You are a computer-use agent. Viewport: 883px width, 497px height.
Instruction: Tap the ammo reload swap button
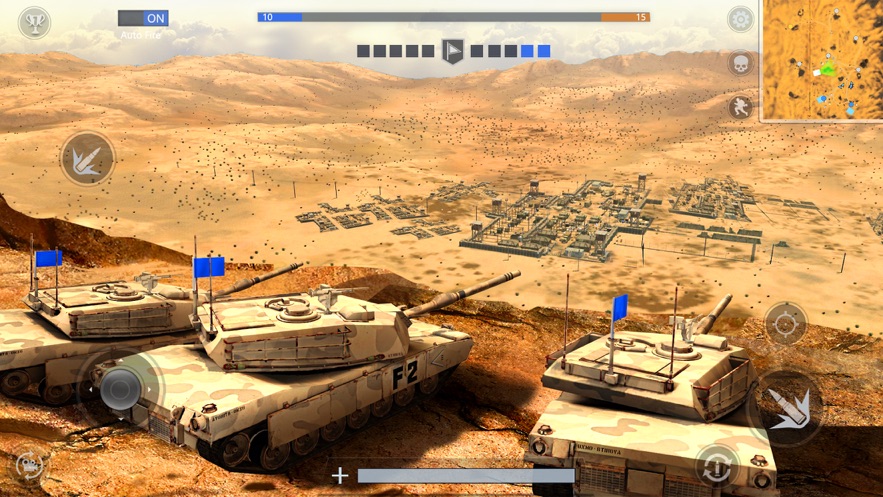click(717, 465)
